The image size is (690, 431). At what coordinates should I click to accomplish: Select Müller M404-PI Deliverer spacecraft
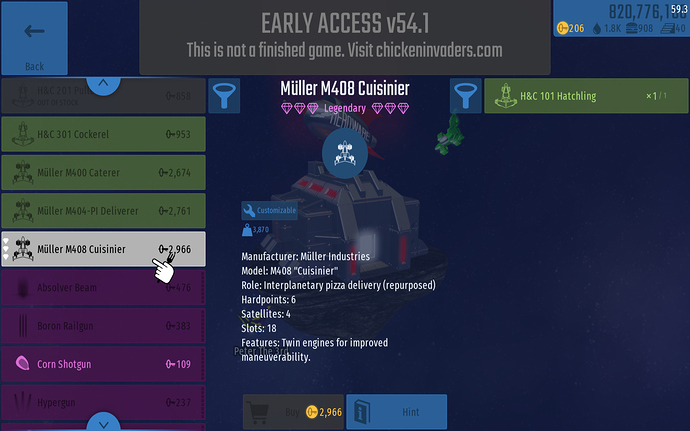pos(103,212)
